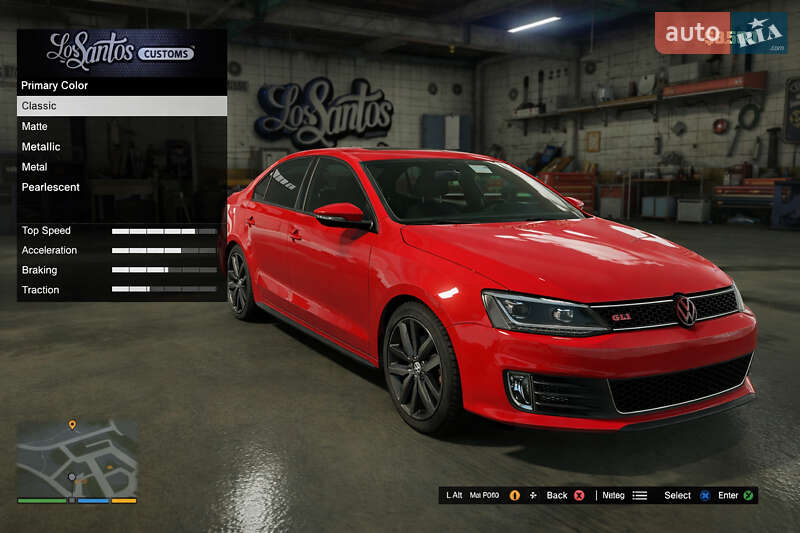Open the Metal paint entry
Screen dimensions: 800x533
121,167
